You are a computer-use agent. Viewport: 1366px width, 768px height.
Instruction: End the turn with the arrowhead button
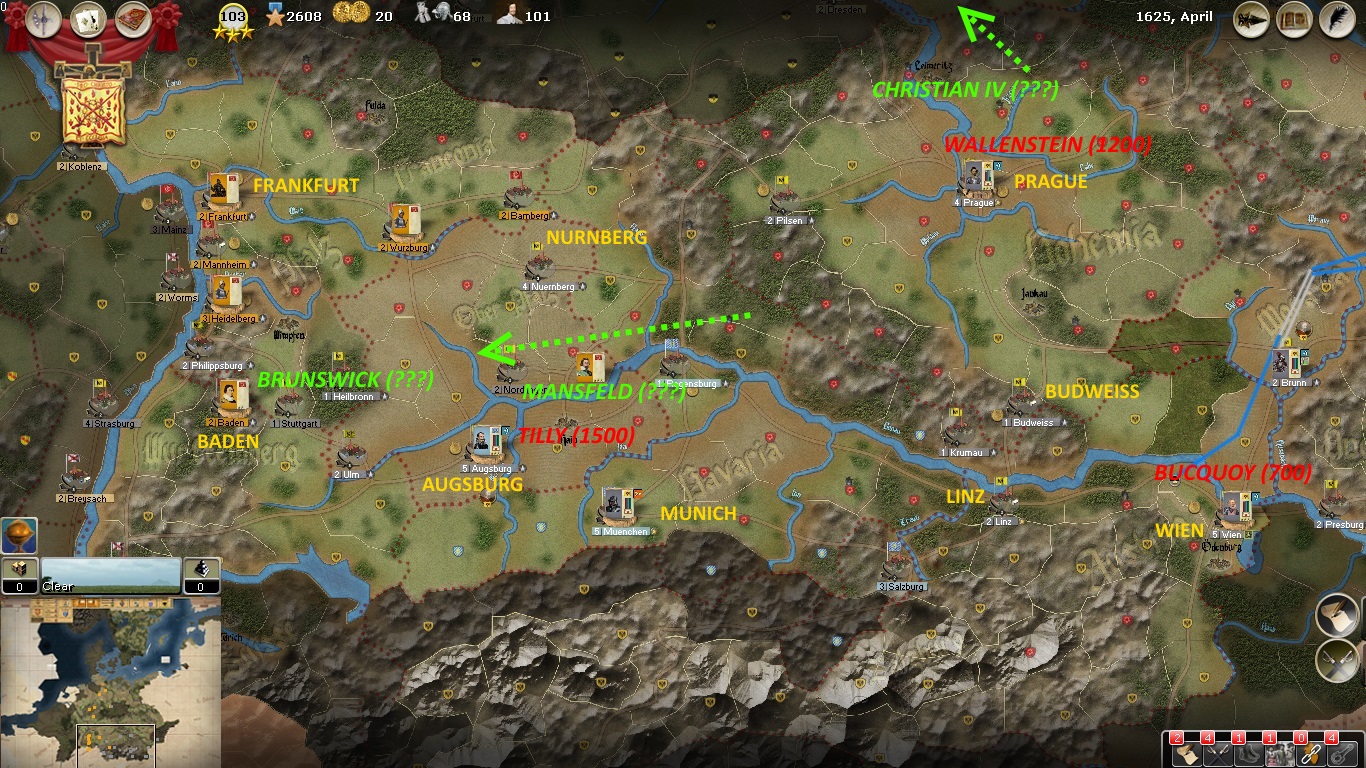point(1251,19)
